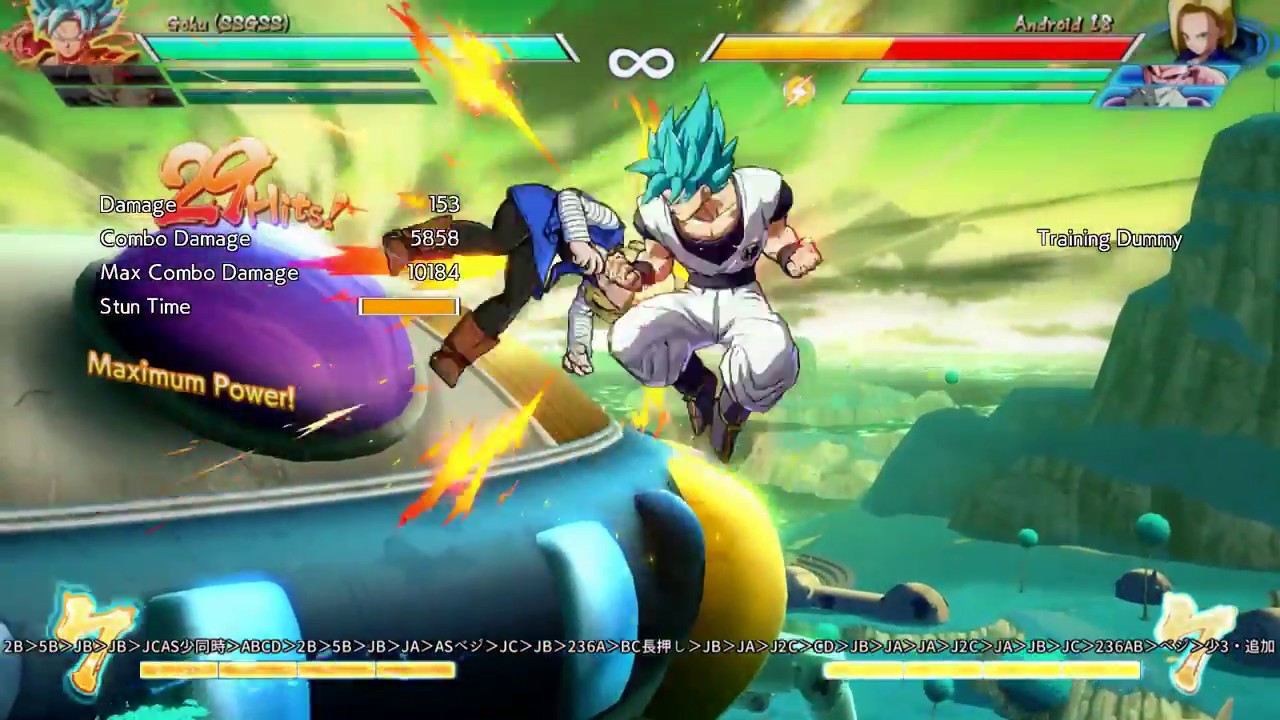Image resolution: width=1280 pixels, height=720 pixels.
Task: Click the Damage stat value 153
Action: (446, 204)
